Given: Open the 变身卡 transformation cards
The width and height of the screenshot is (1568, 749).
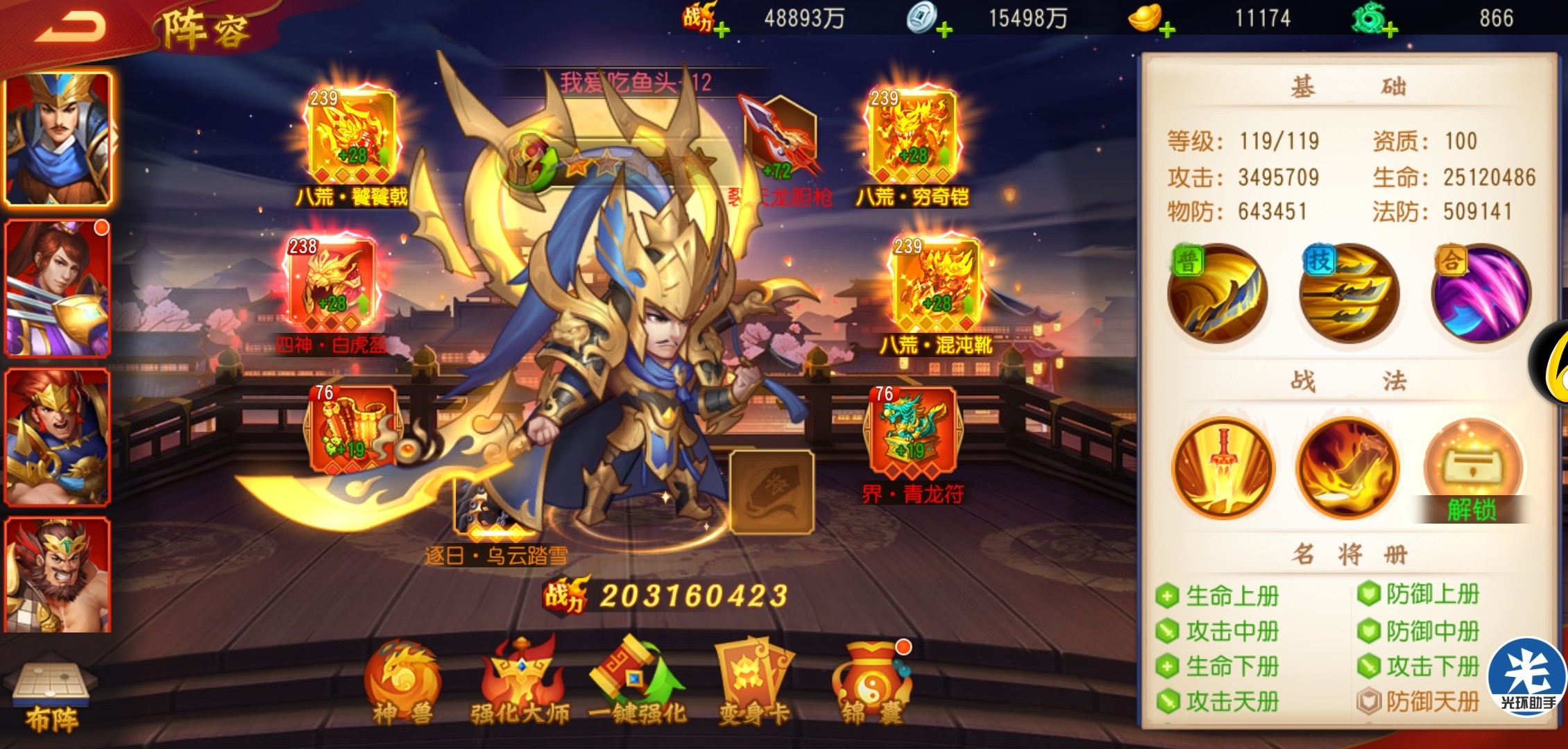Looking at the screenshot, I should [x=754, y=683].
